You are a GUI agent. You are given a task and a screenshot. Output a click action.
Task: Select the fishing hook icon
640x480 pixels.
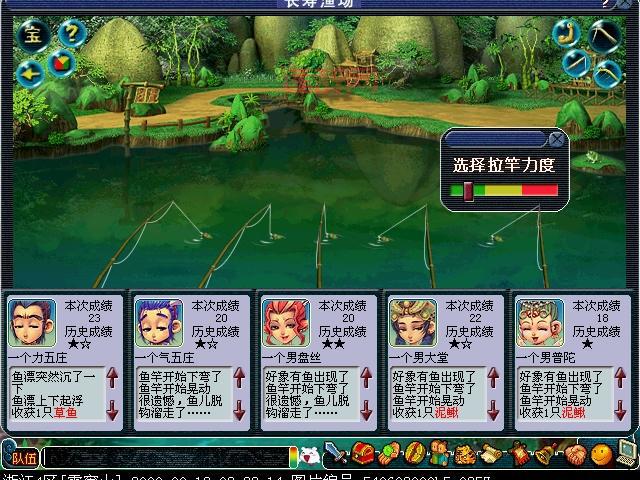[566, 32]
